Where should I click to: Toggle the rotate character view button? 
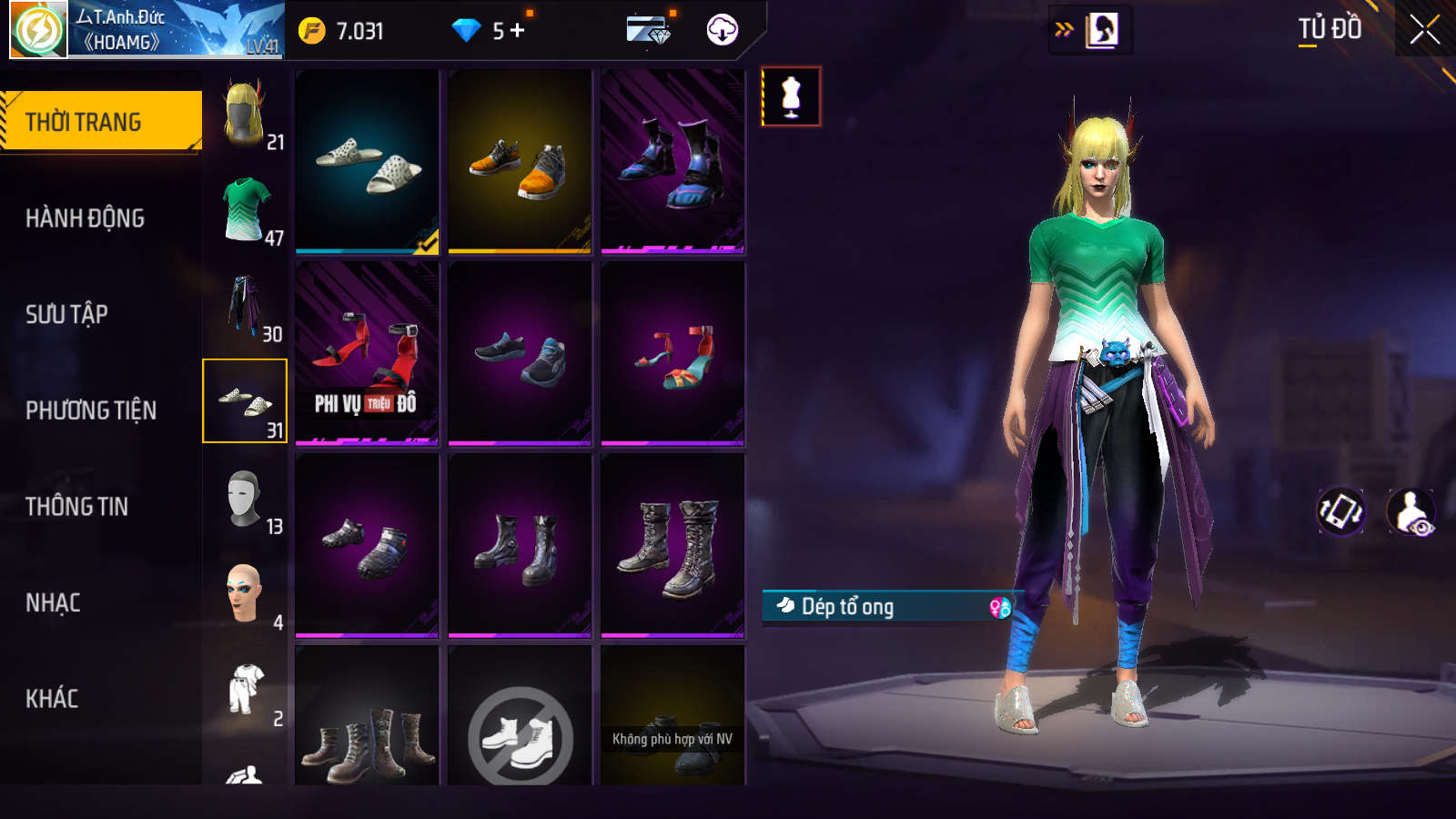coord(1341,511)
